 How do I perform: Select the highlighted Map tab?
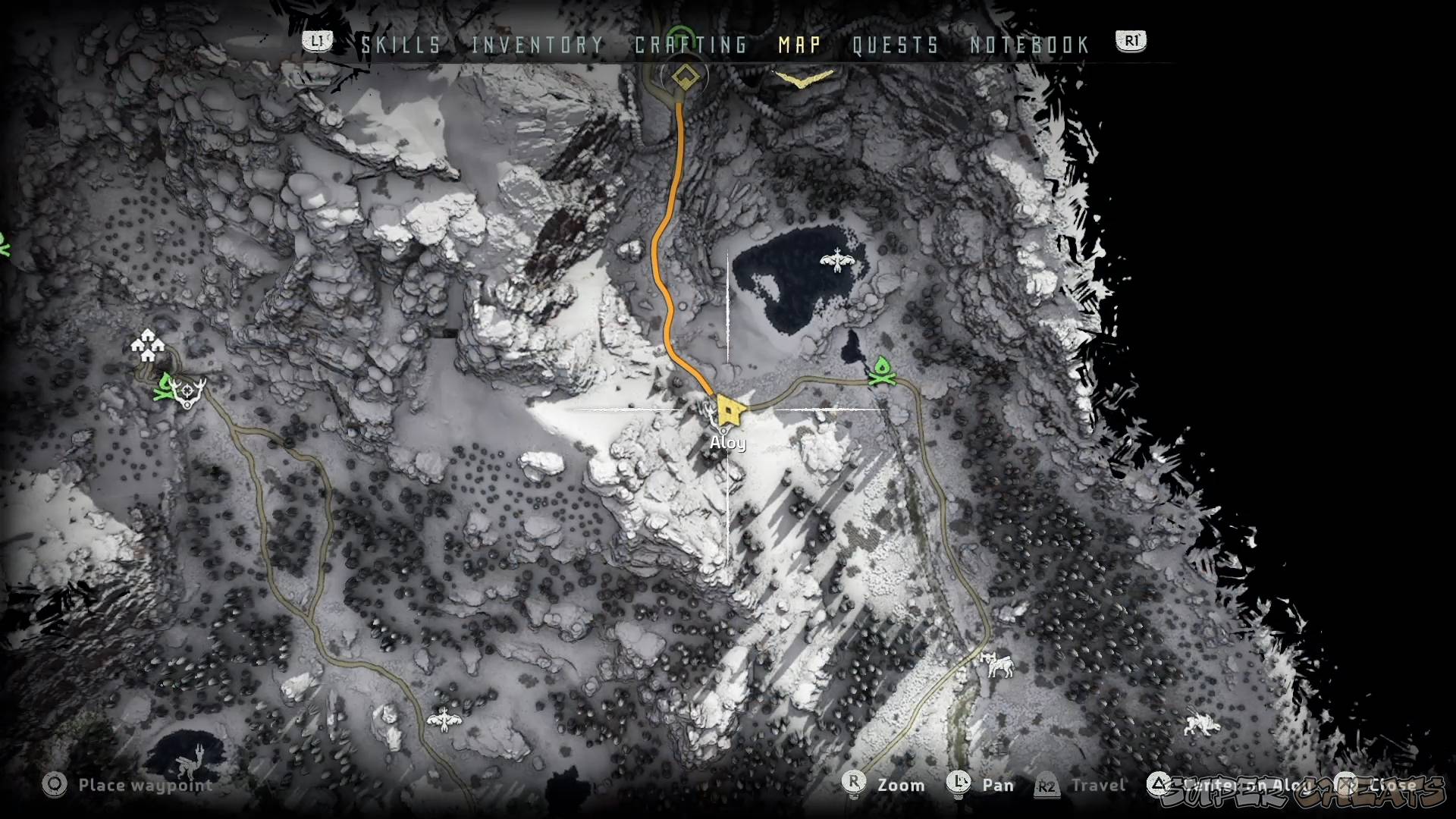(x=799, y=45)
